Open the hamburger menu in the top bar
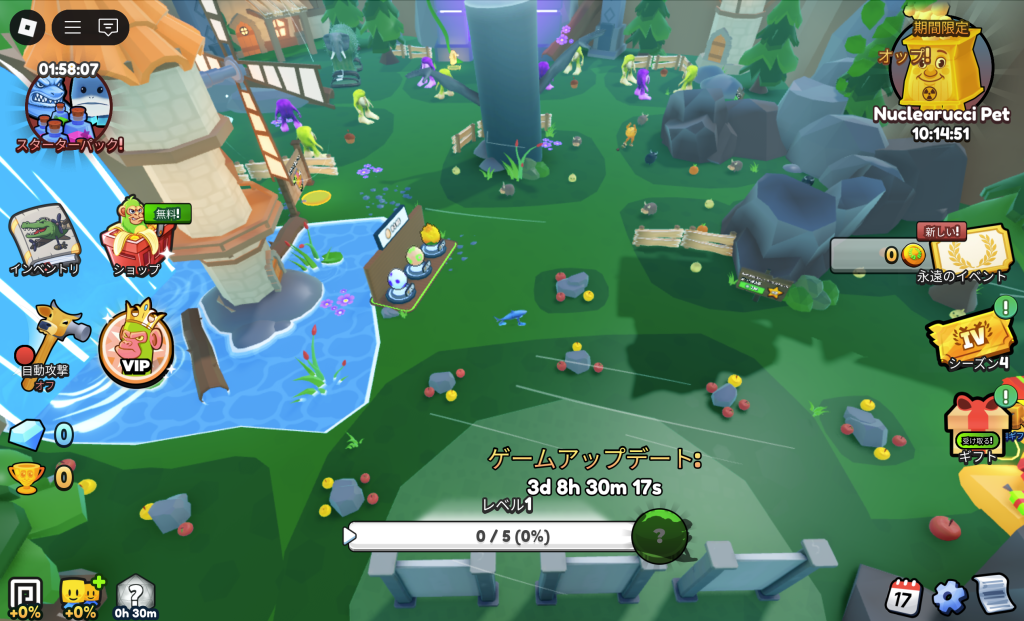Image resolution: width=1024 pixels, height=621 pixels. tap(73, 27)
